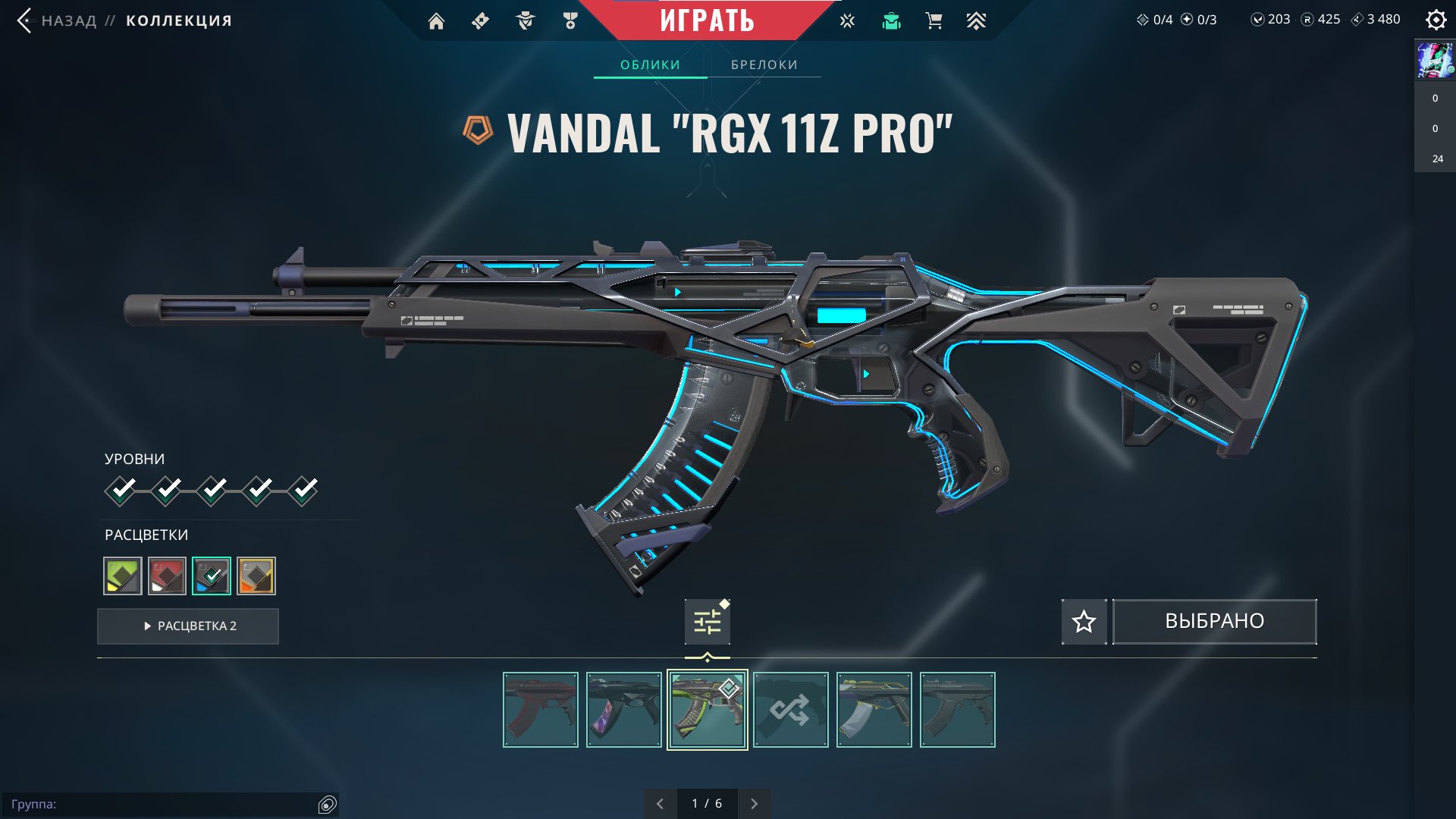Play the Расцветка 2 preview video
The height and width of the screenshot is (819, 1456).
(x=188, y=626)
